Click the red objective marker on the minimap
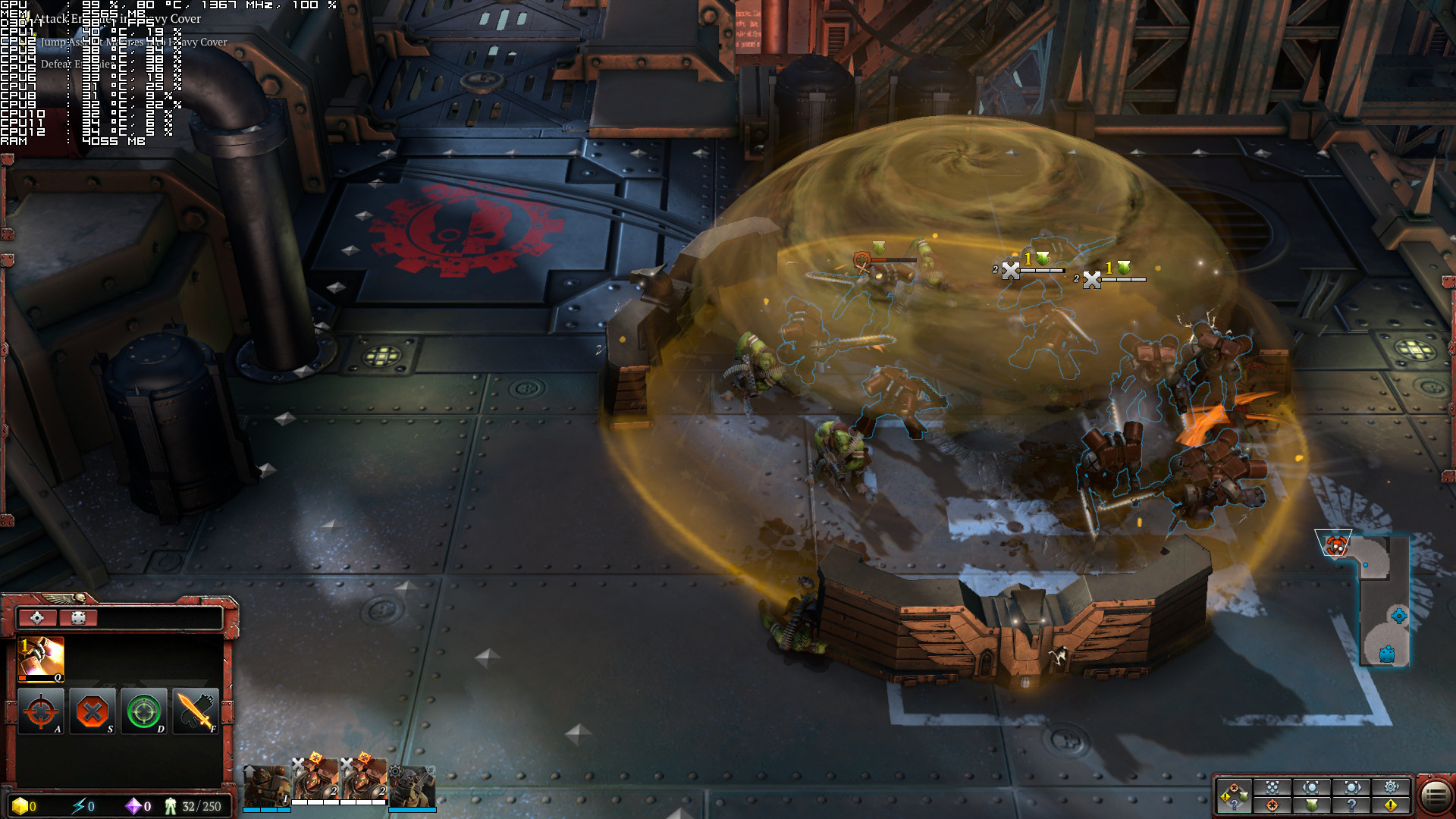Screen dimensions: 1456x819 [1335, 544]
